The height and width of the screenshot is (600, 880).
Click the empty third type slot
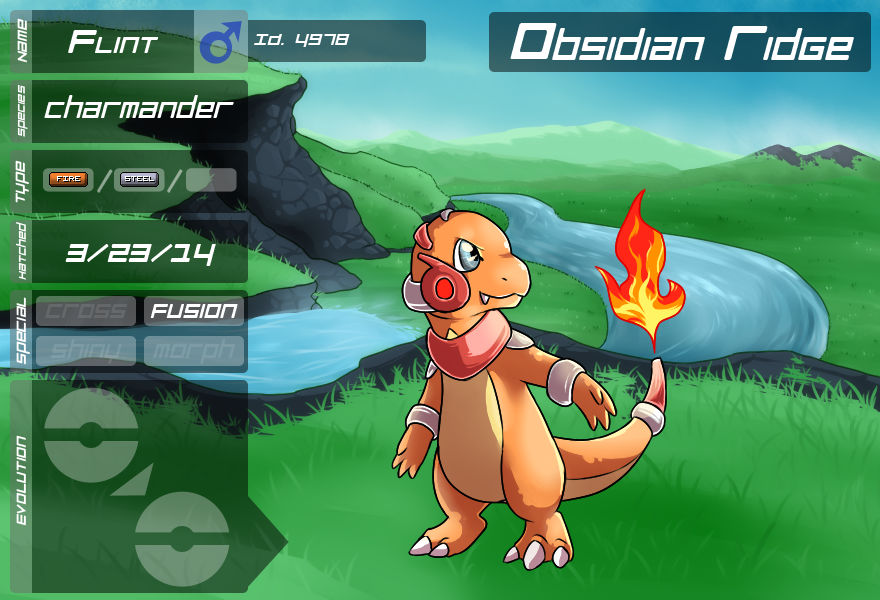[211, 180]
